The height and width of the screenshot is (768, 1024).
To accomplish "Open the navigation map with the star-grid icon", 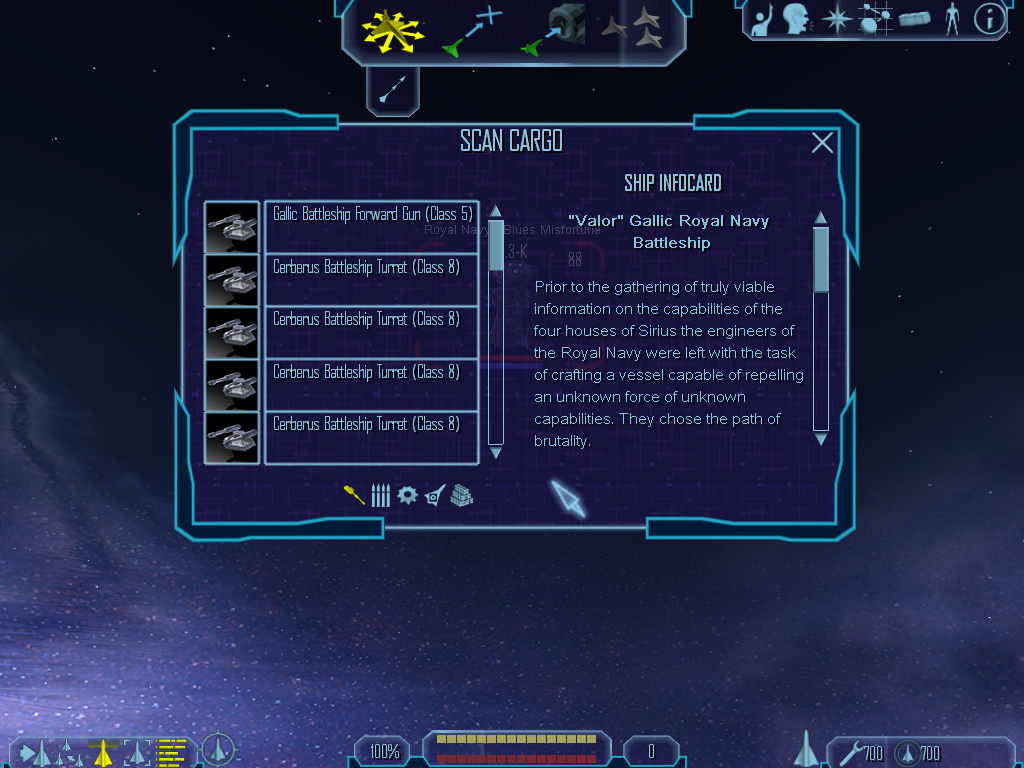I will [877, 18].
